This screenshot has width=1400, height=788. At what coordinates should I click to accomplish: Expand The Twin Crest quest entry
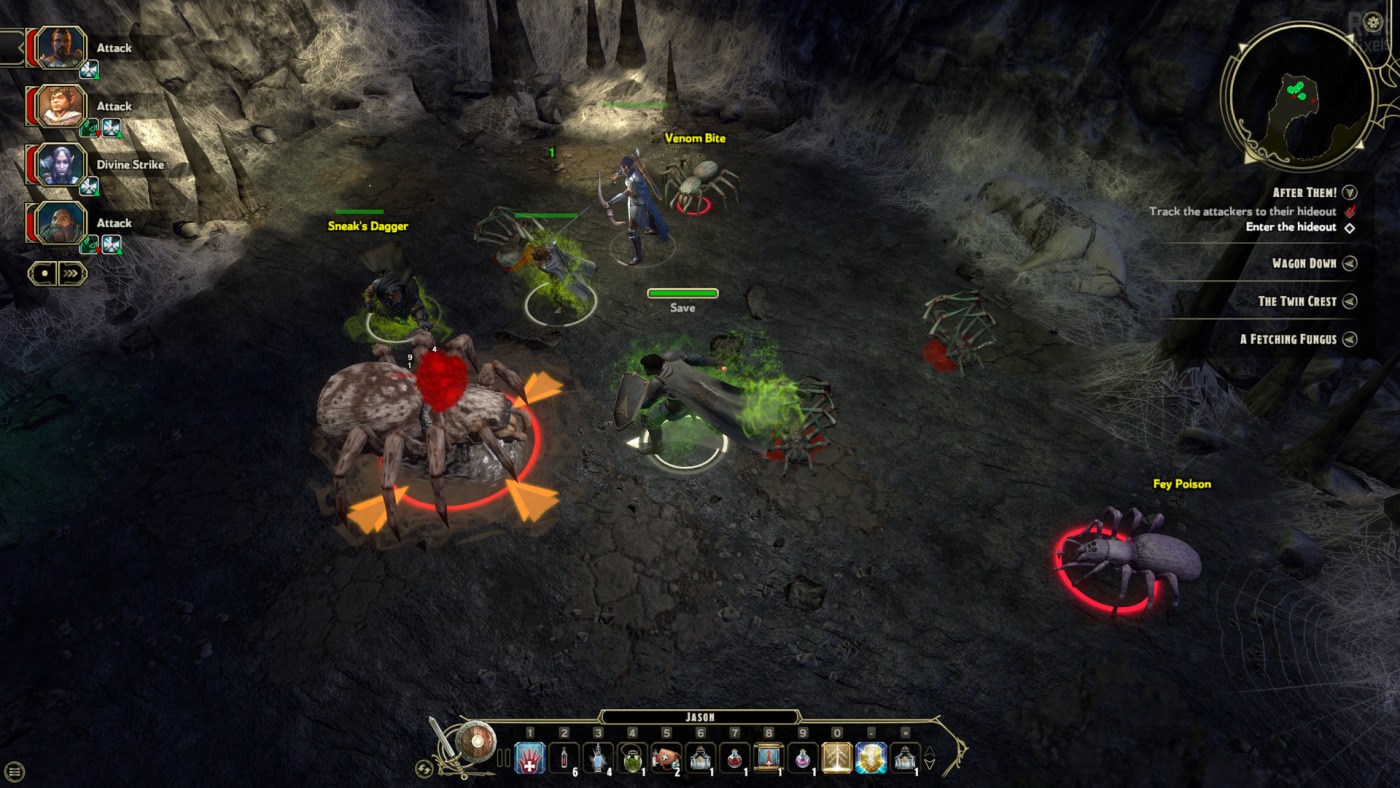(x=1350, y=301)
